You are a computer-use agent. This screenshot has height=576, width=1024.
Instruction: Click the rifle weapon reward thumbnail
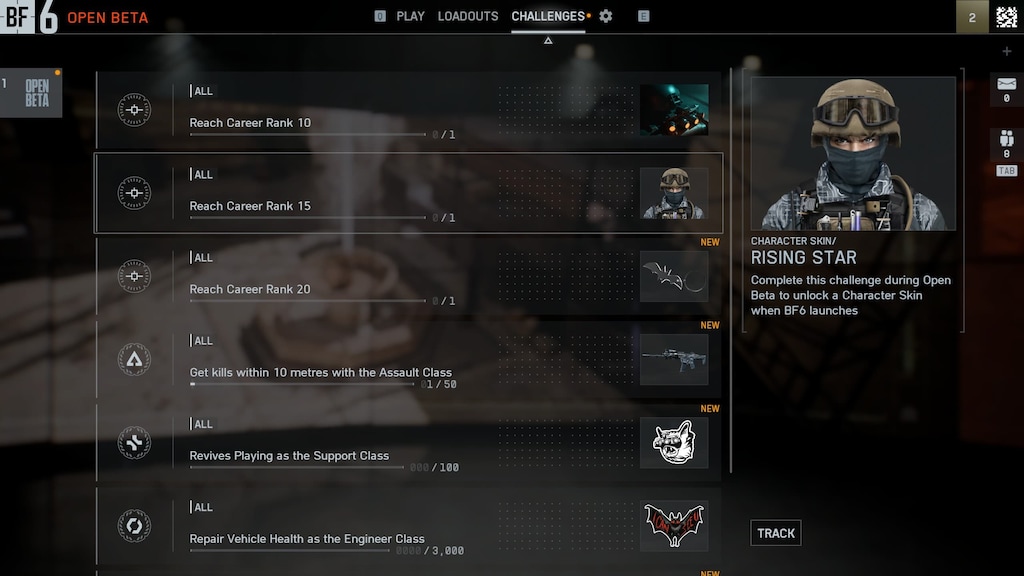[x=674, y=359]
